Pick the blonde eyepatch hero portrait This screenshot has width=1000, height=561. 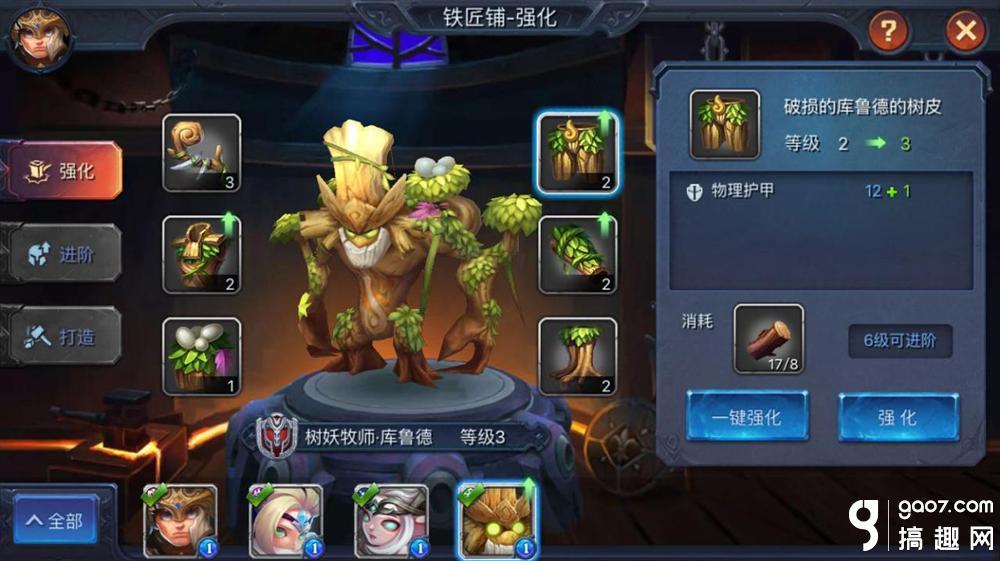pyautogui.click(x=286, y=520)
